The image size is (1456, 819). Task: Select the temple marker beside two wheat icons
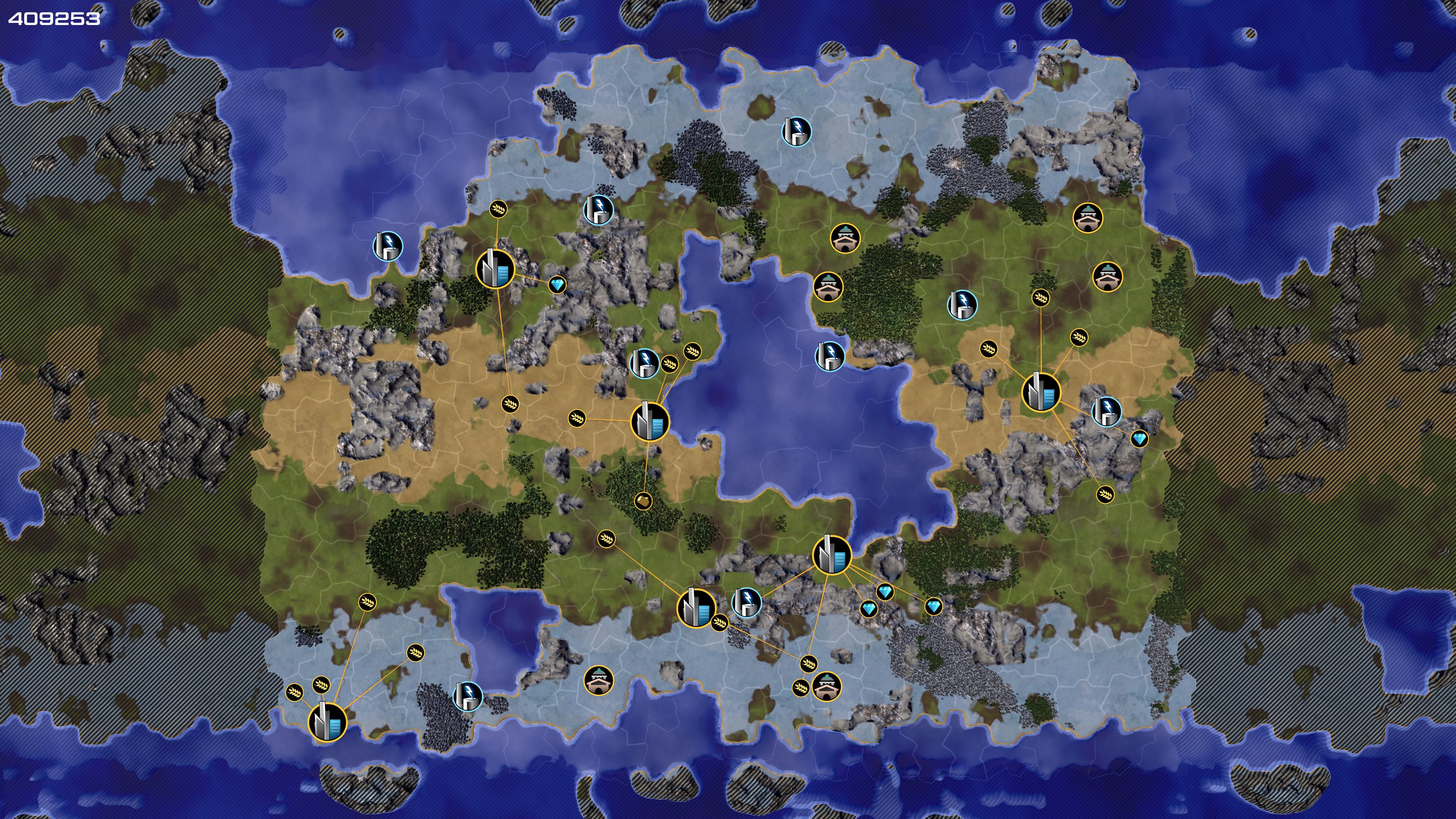coord(826,686)
